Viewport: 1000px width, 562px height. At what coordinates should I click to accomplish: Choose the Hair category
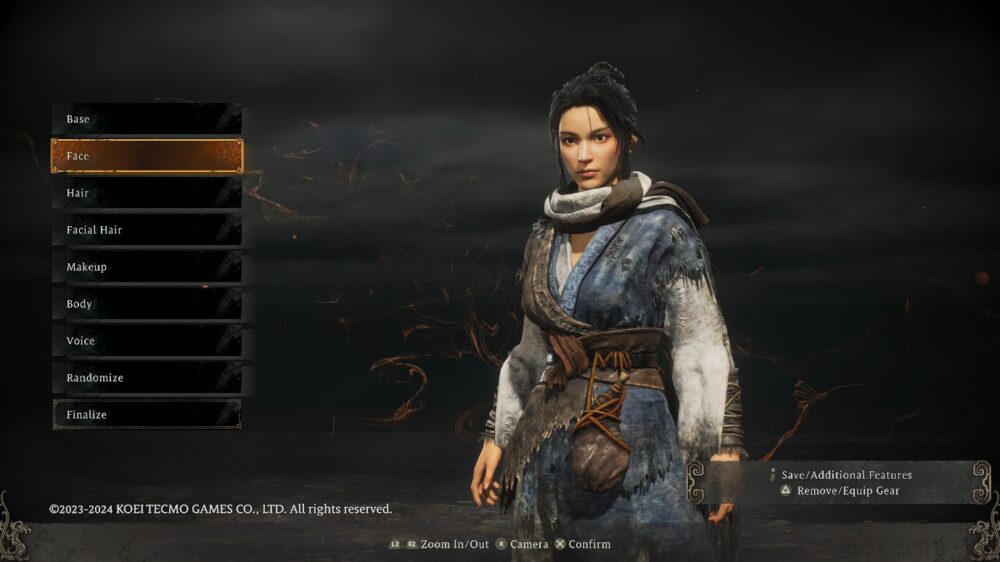click(x=146, y=193)
